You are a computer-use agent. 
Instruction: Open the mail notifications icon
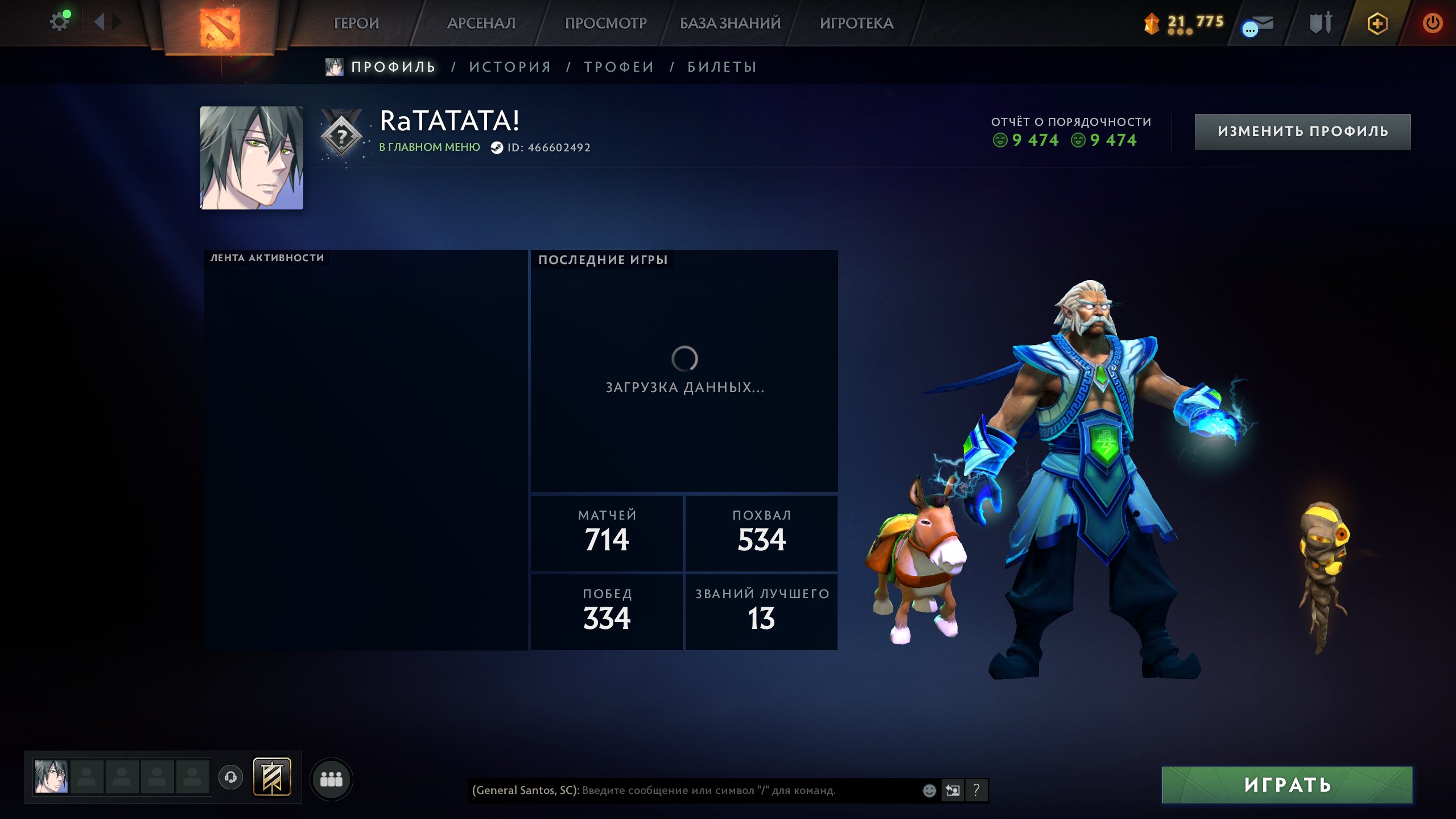click(1258, 26)
